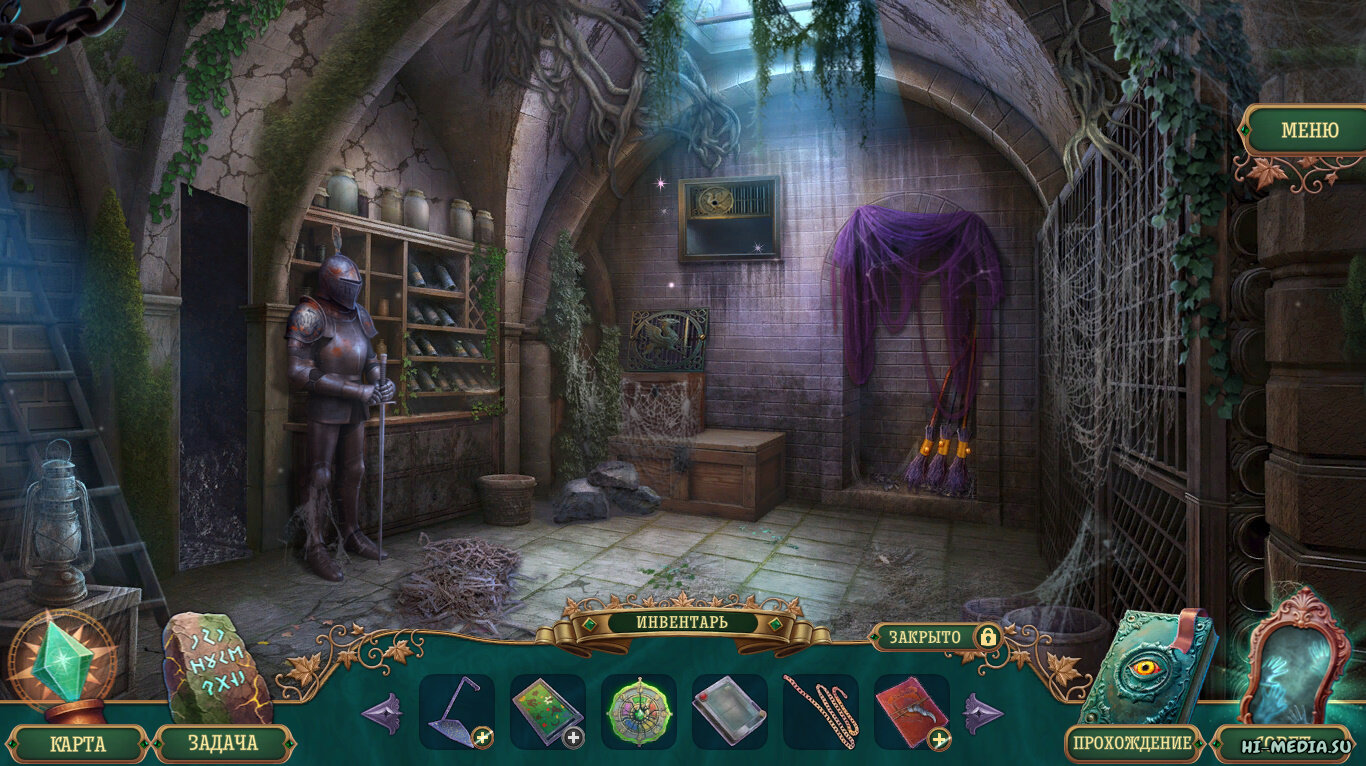Click the Инвентарь banner label
Image resolution: width=1366 pixels, height=766 pixels.
(x=682, y=622)
